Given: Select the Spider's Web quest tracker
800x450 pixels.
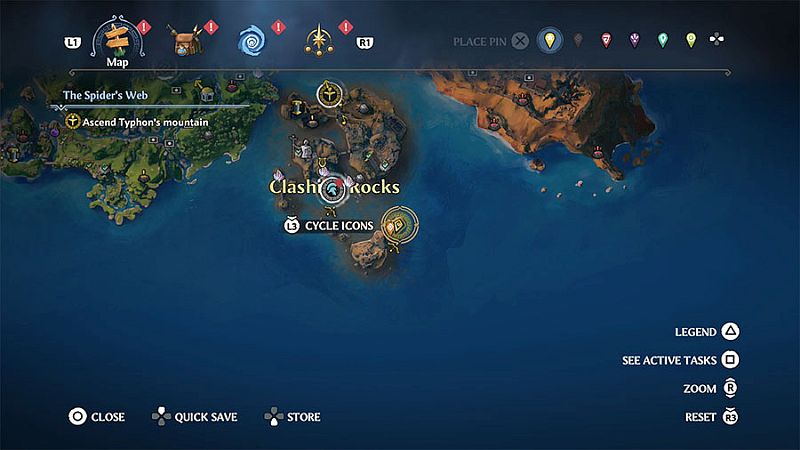Looking at the screenshot, I should 101,96.
